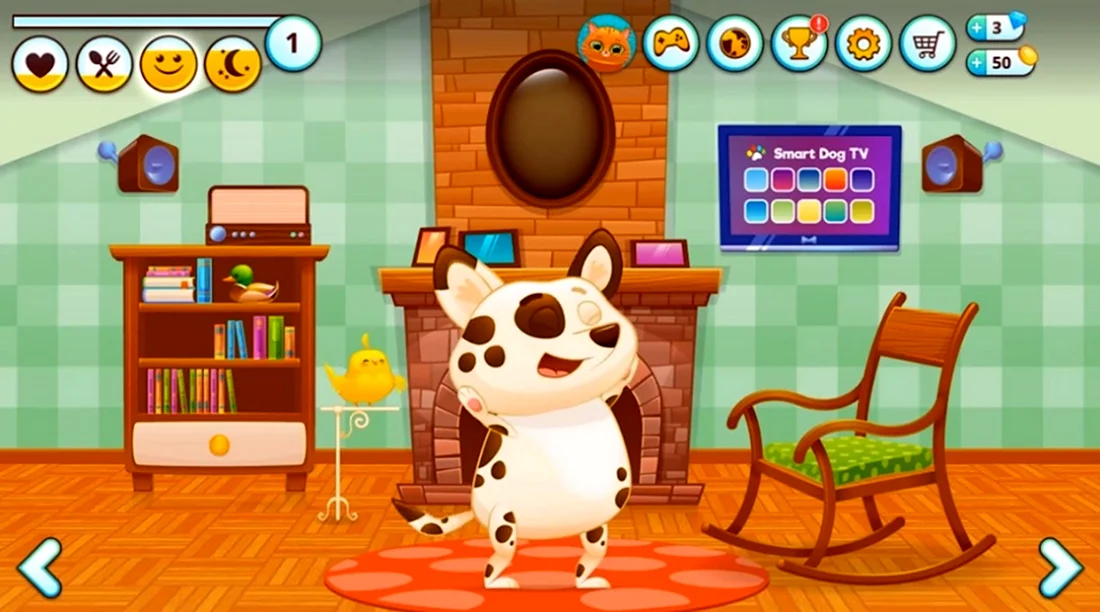Add more diamonds with plus button

click(977, 28)
